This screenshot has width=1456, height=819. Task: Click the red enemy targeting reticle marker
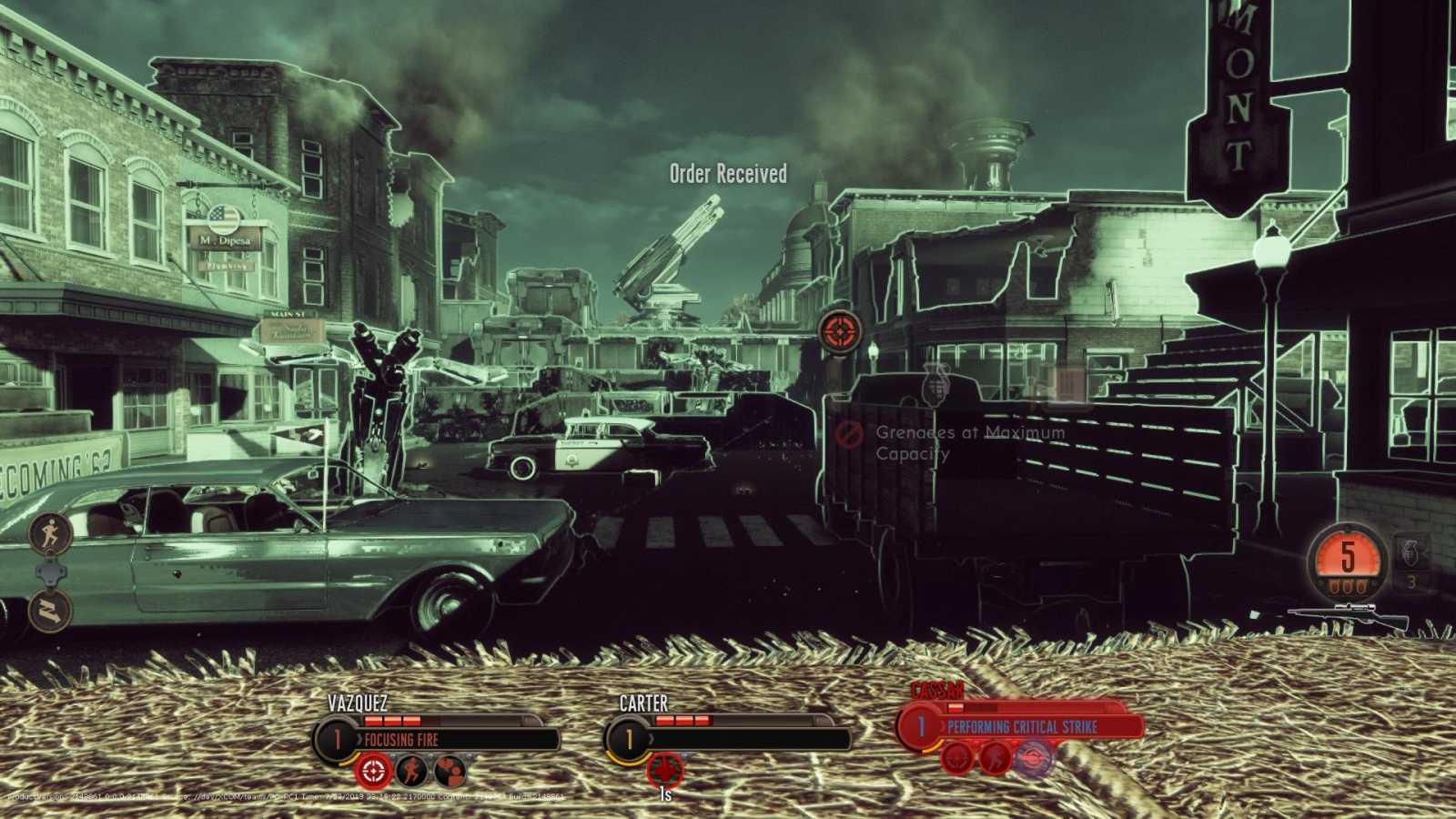click(x=842, y=331)
